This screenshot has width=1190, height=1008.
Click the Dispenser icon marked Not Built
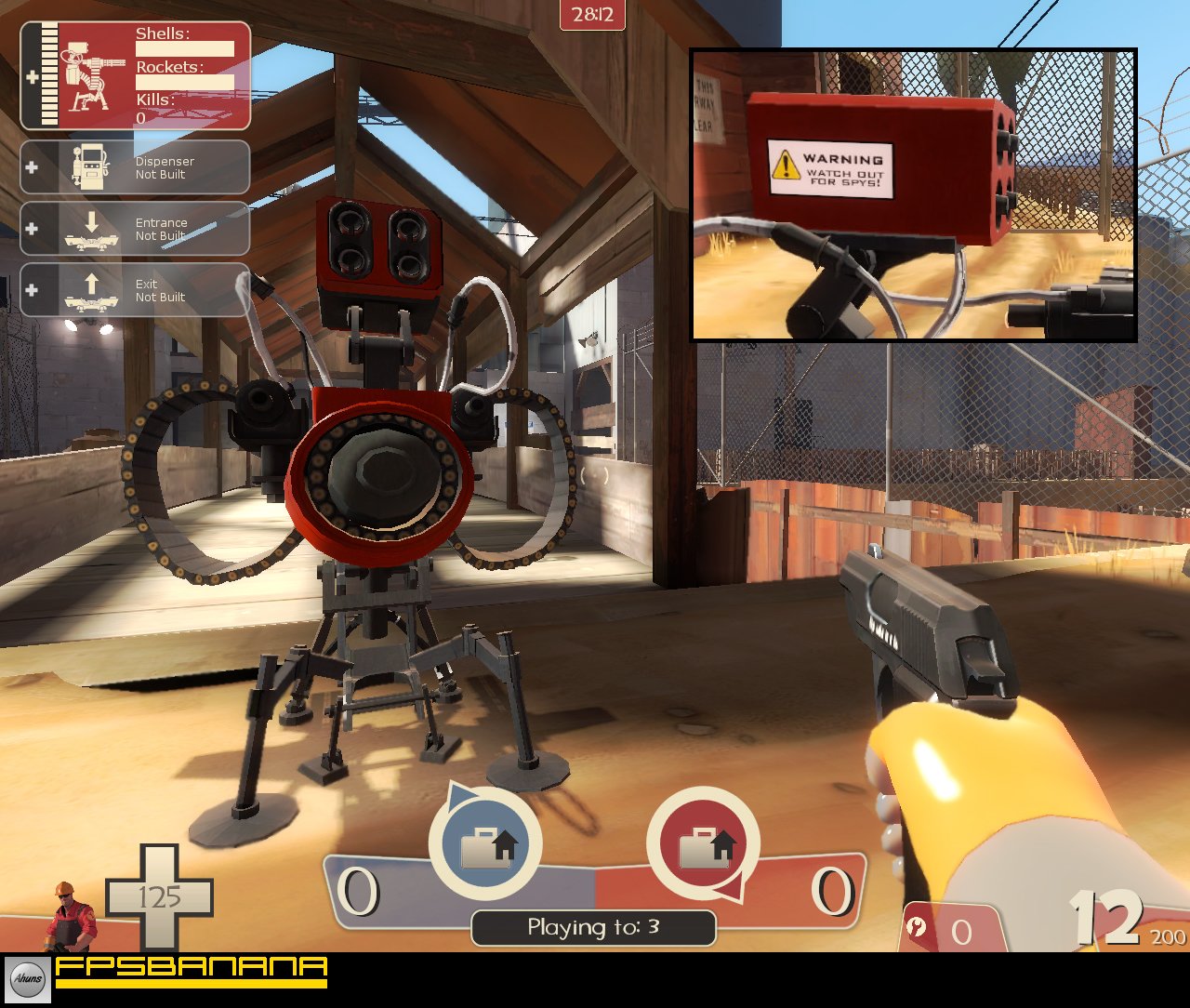point(94,167)
